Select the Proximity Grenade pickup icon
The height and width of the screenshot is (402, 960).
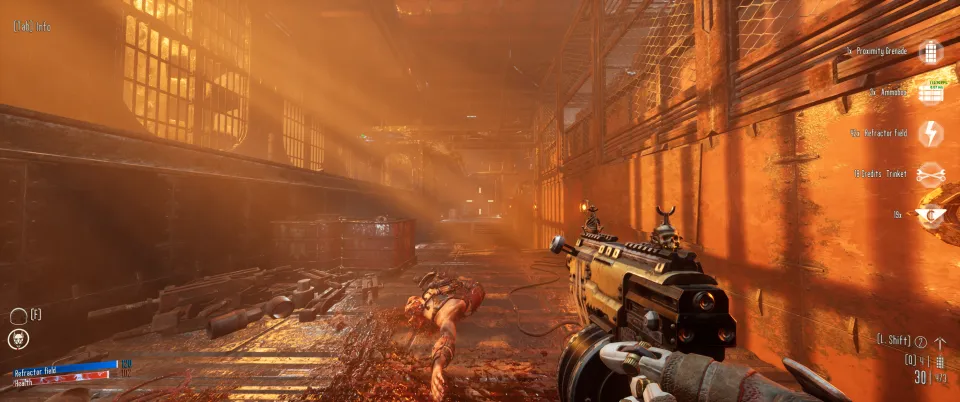tap(931, 51)
